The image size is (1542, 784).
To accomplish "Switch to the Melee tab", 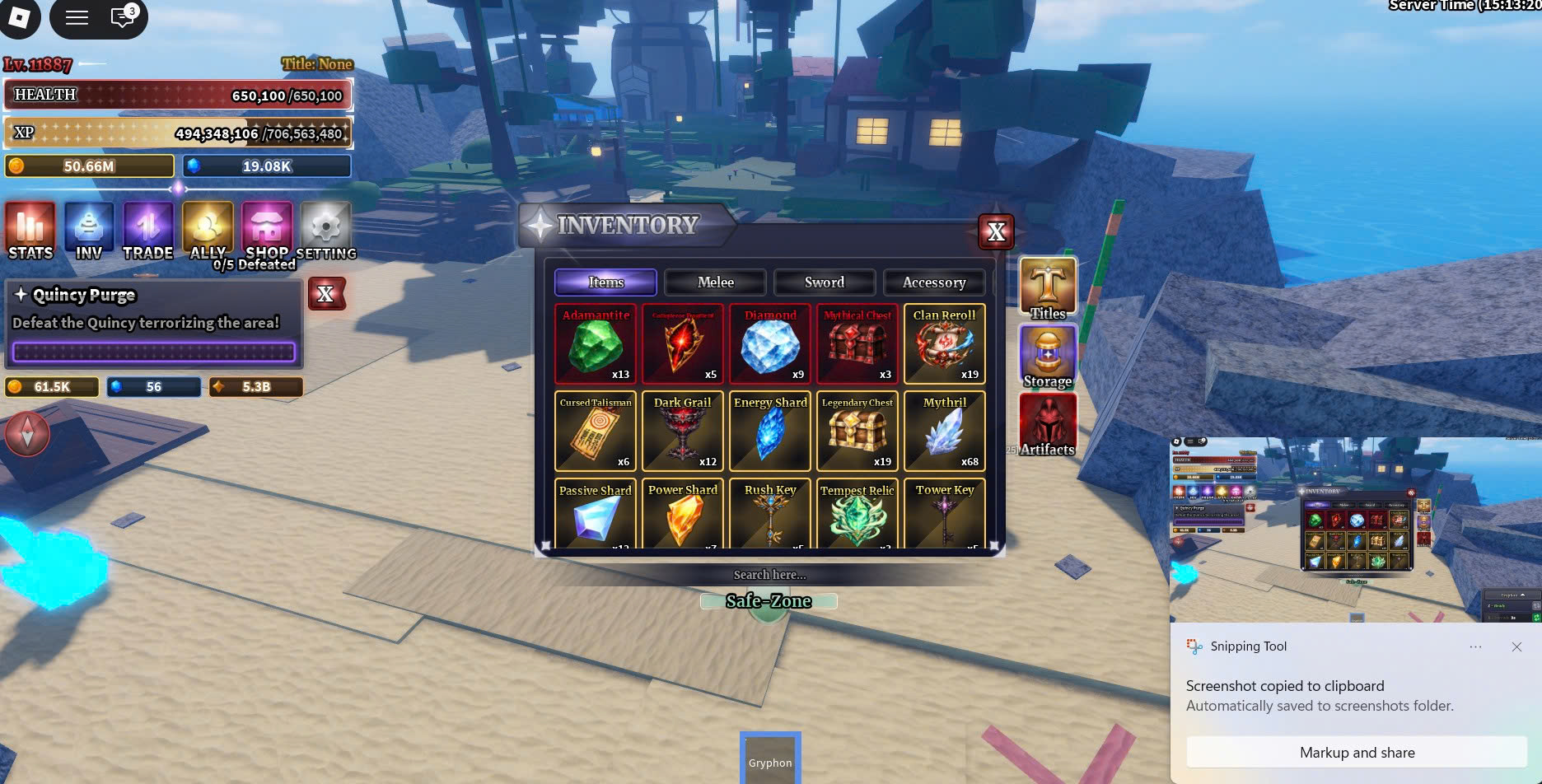I will point(715,282).
